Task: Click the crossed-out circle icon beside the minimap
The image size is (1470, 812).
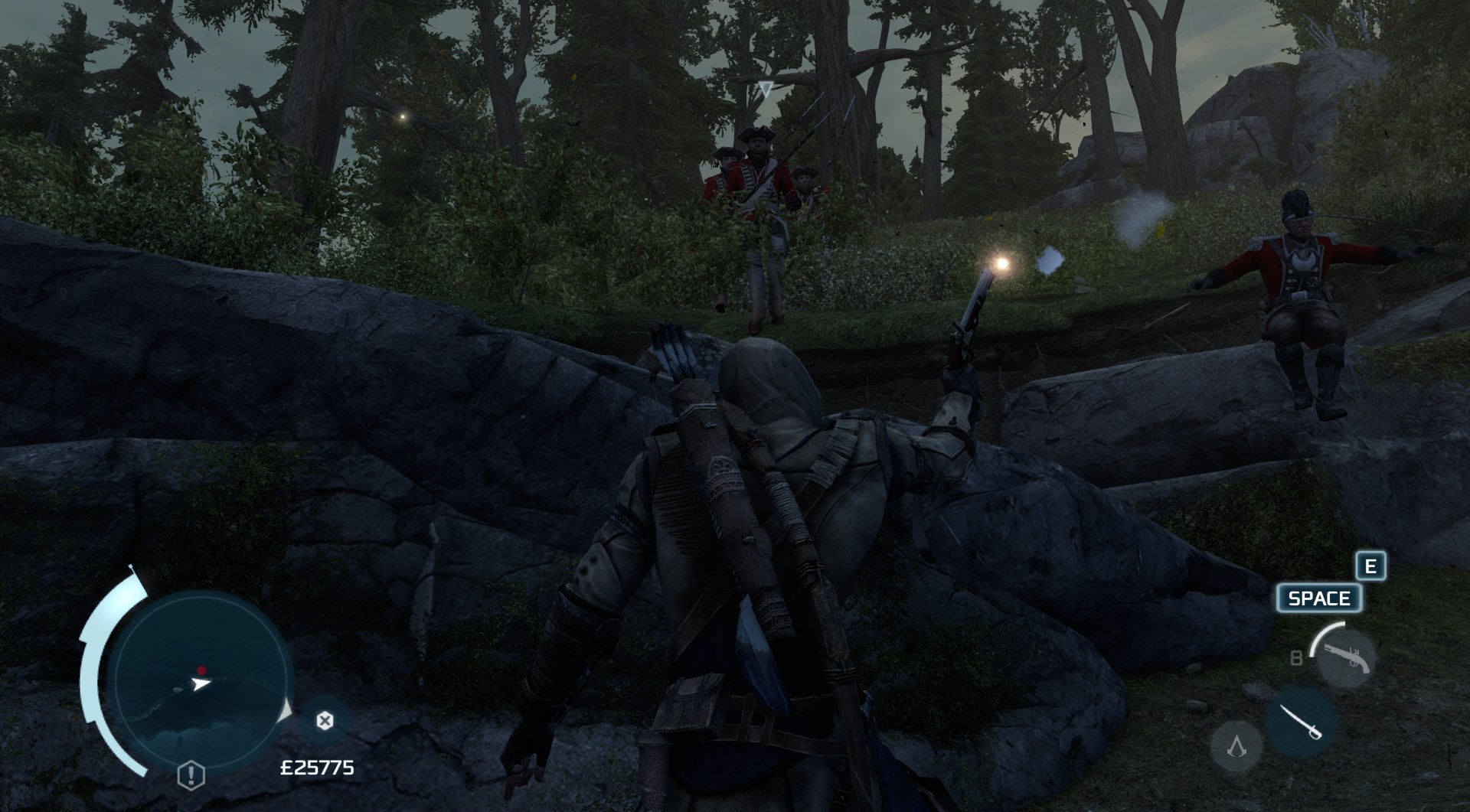Action: (x=325, y=720)
